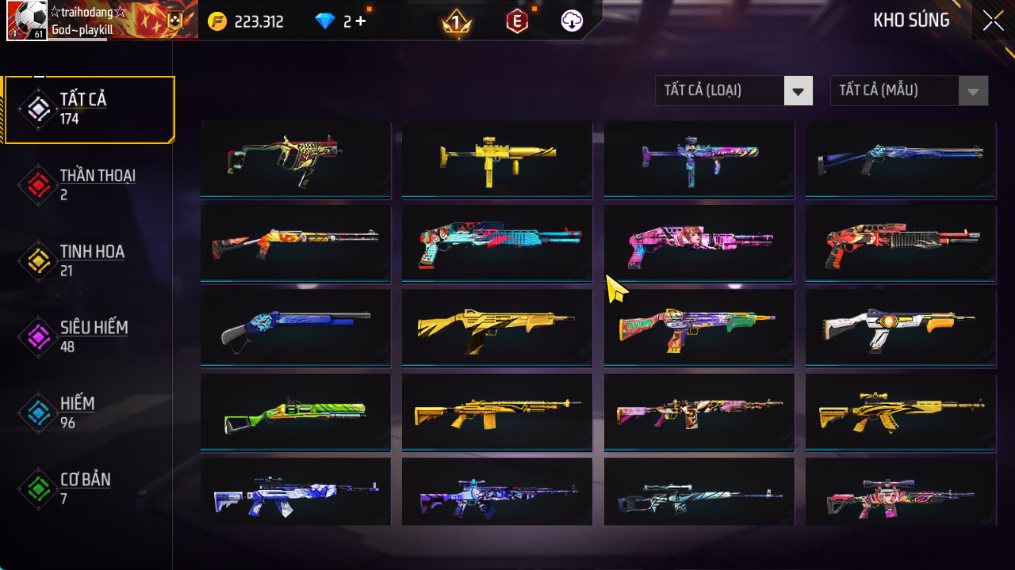Pick the pink anime girl shotgun skin
Screen dimensions: 1015x570
pyautogui.click(x=698, y=244)
